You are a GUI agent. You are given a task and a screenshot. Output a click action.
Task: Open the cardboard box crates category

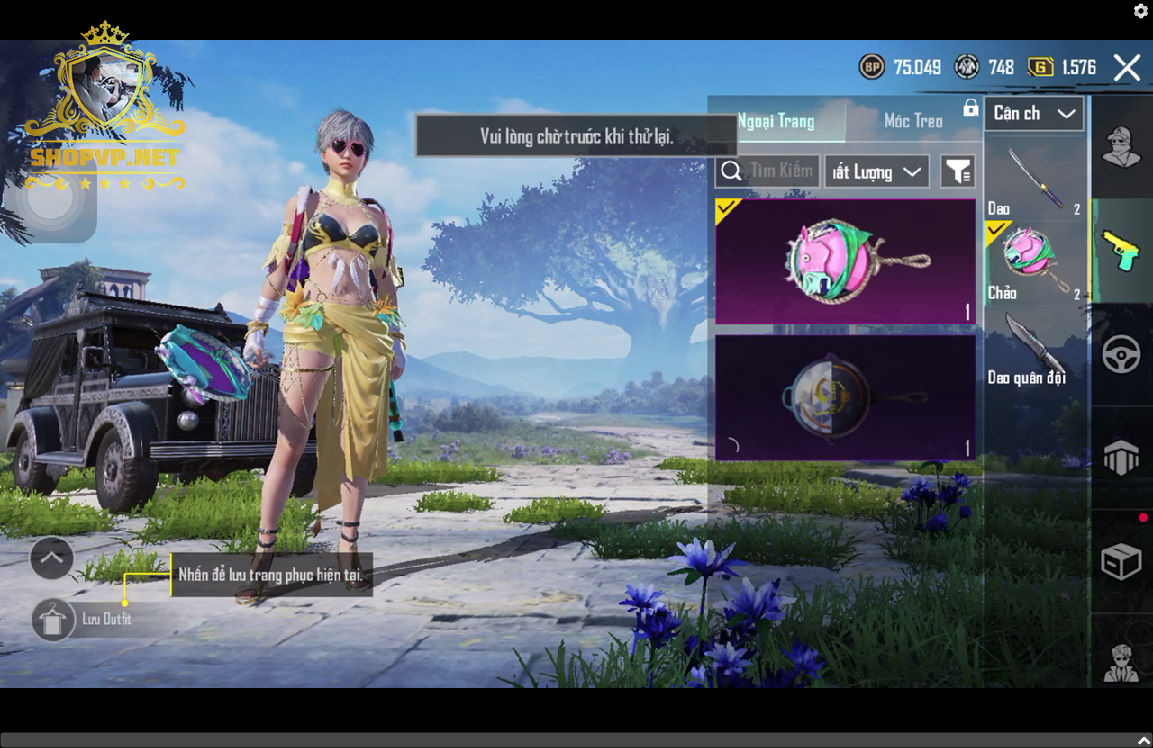tap(1121, 562)
